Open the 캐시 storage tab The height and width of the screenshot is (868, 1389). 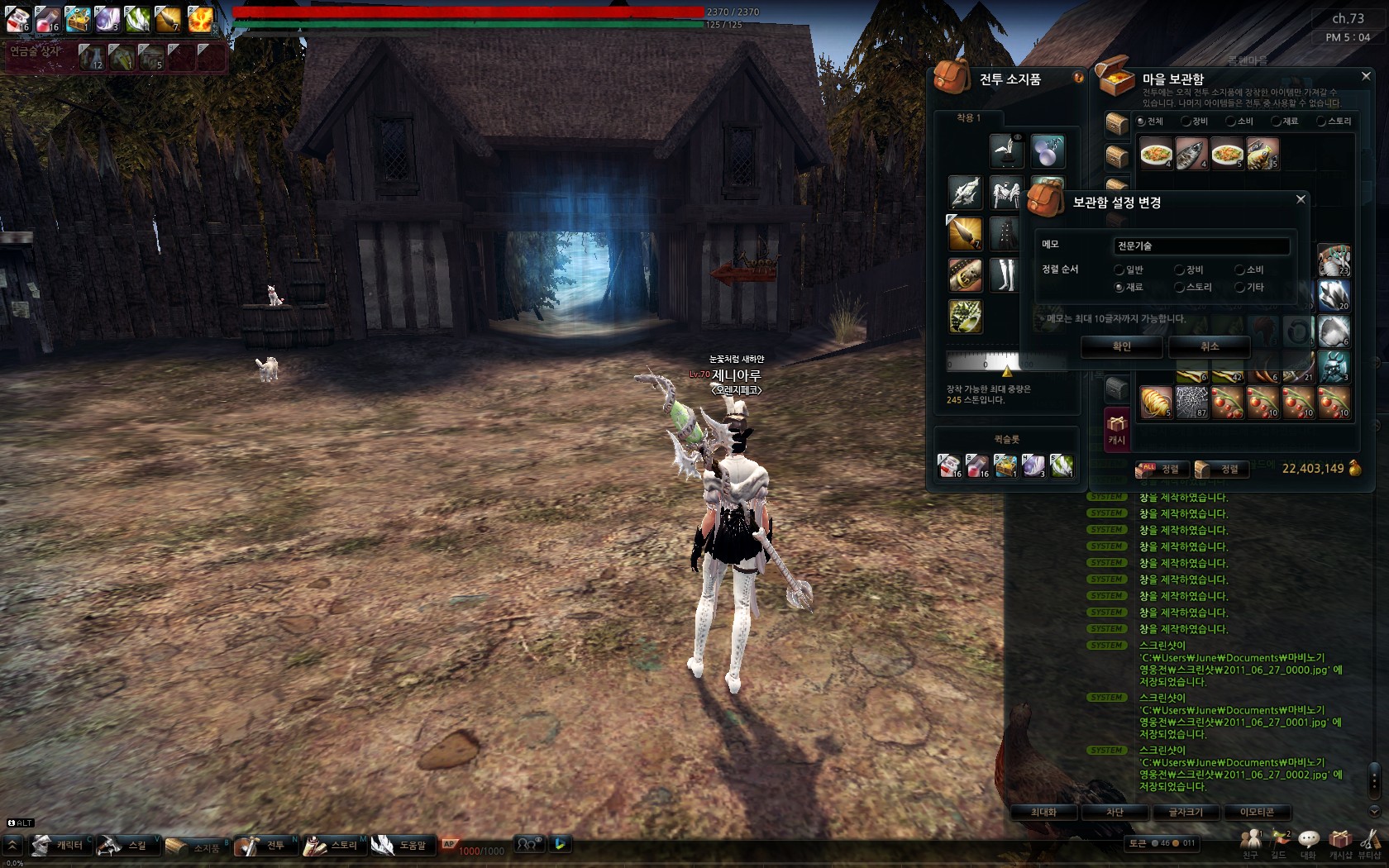[x=1117, y=430]
